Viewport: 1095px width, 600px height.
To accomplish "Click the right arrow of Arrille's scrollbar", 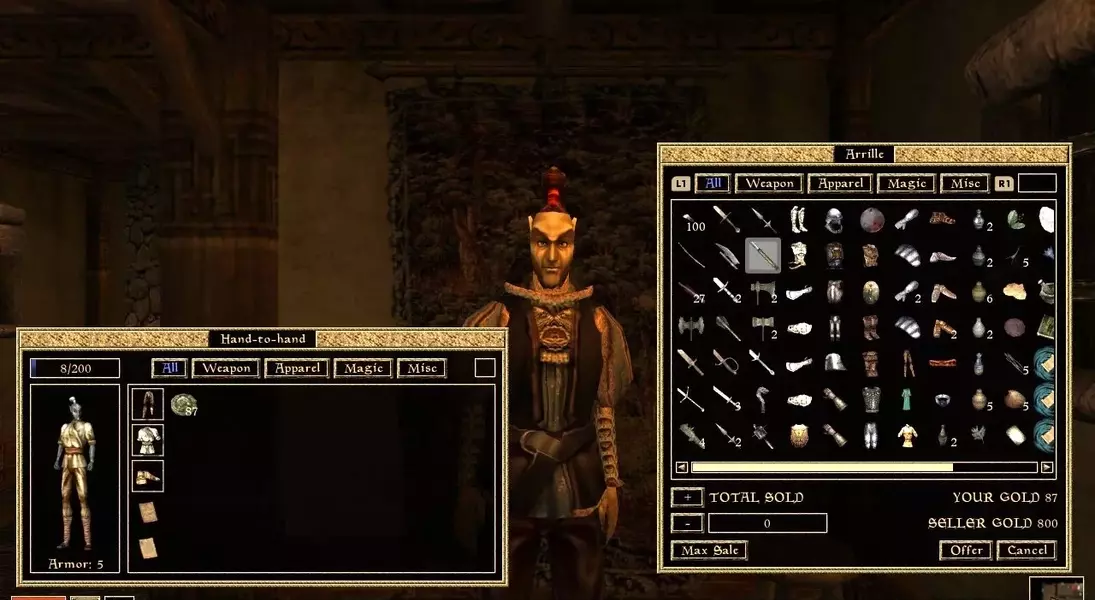I will click(x=1047, y=467).
